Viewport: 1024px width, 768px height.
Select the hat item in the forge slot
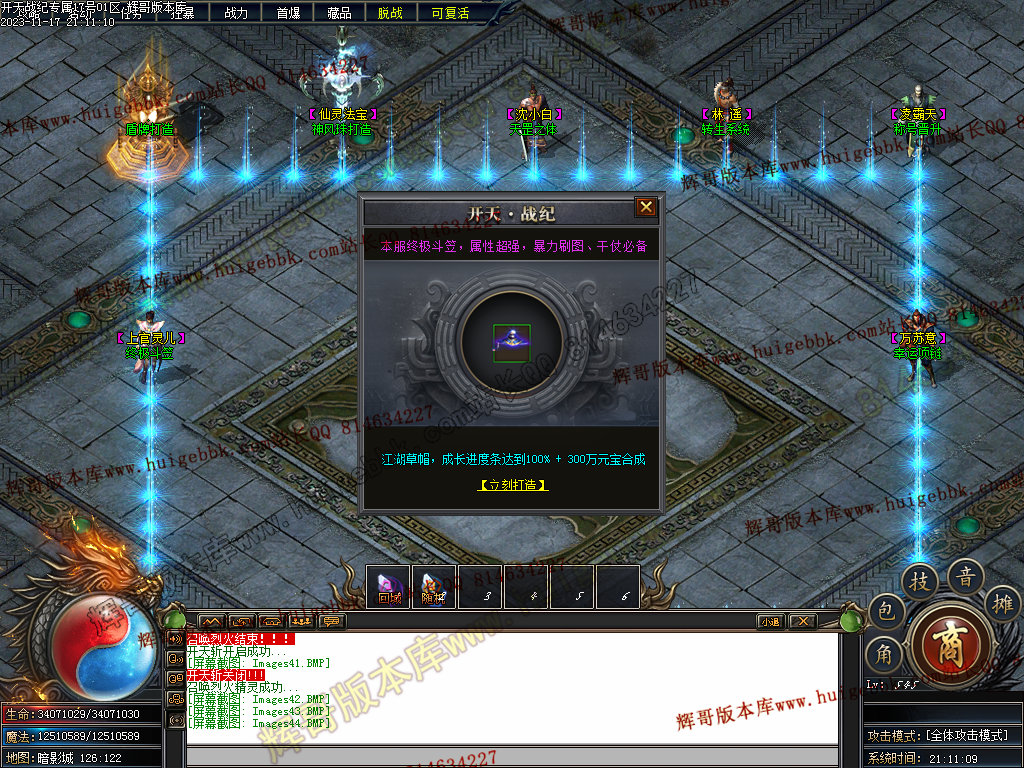point(512,343)
